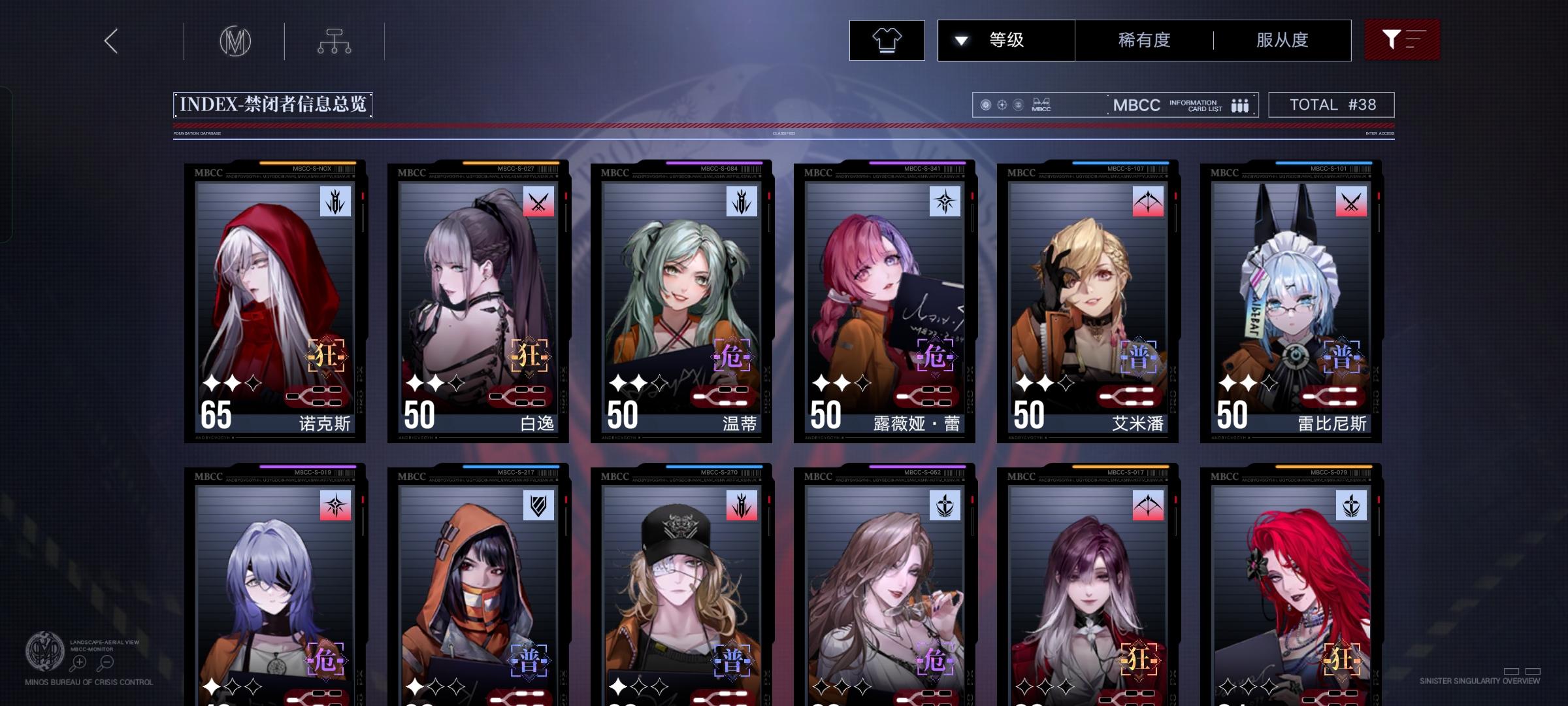This screenshot has height=706, width=1568.
Task: Click the zoom-in magnifier above MINOS BUREAU text
Action: [78, 662]
